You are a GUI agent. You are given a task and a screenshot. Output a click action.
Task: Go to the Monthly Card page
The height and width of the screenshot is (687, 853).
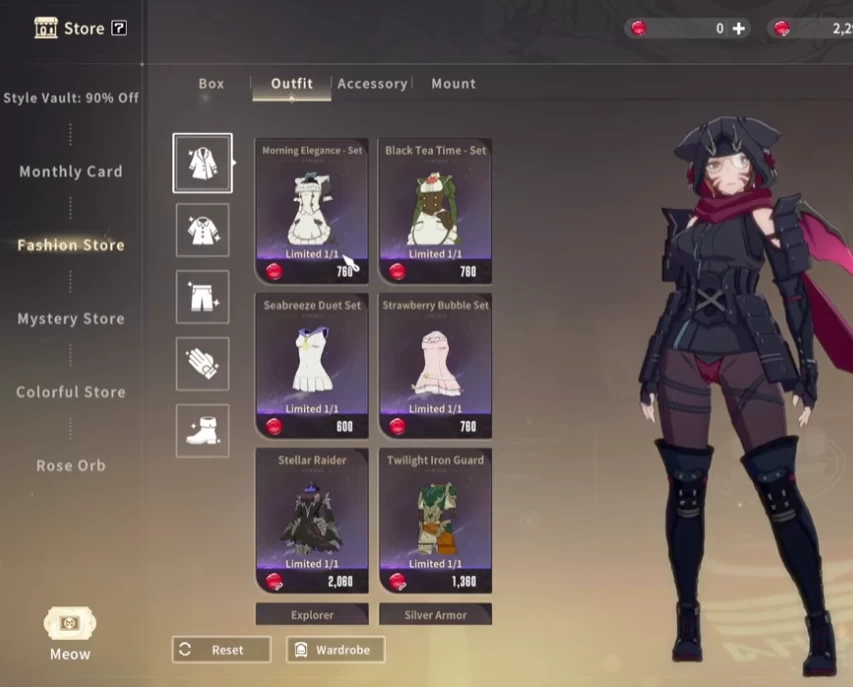[71, 172]
